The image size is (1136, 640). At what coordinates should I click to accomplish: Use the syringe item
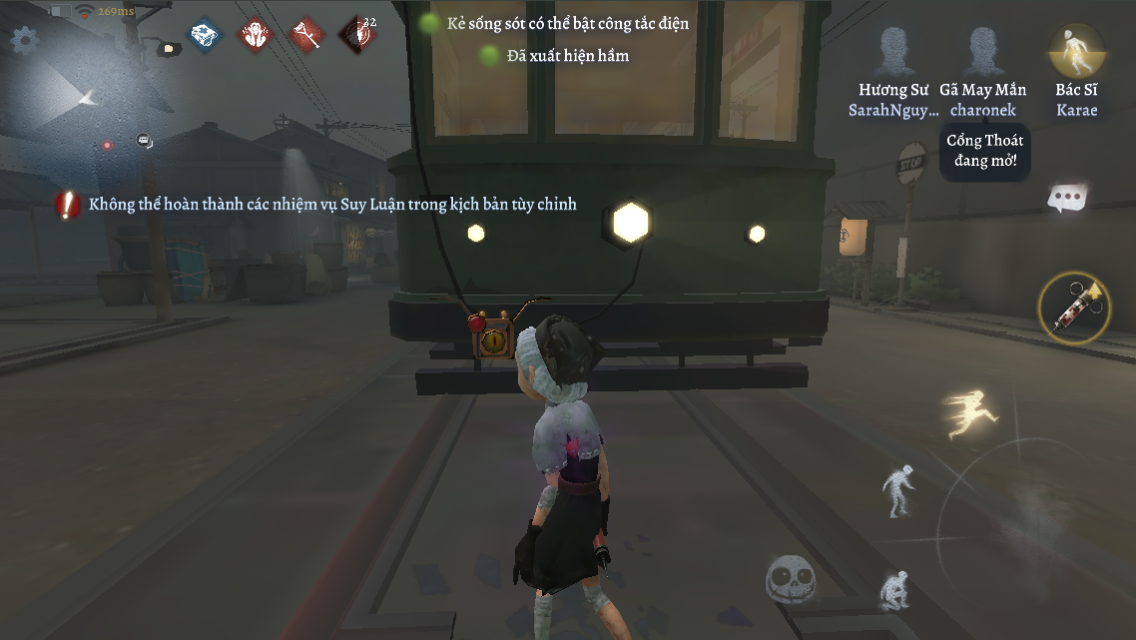click(x=1074, y=308)
